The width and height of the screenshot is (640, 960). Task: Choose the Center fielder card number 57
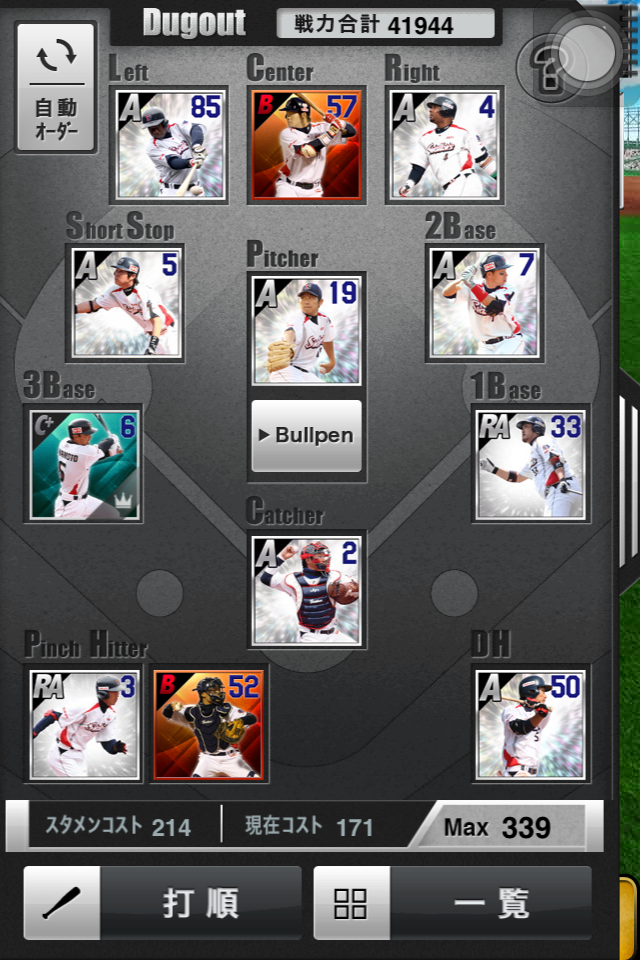(306, 143)
